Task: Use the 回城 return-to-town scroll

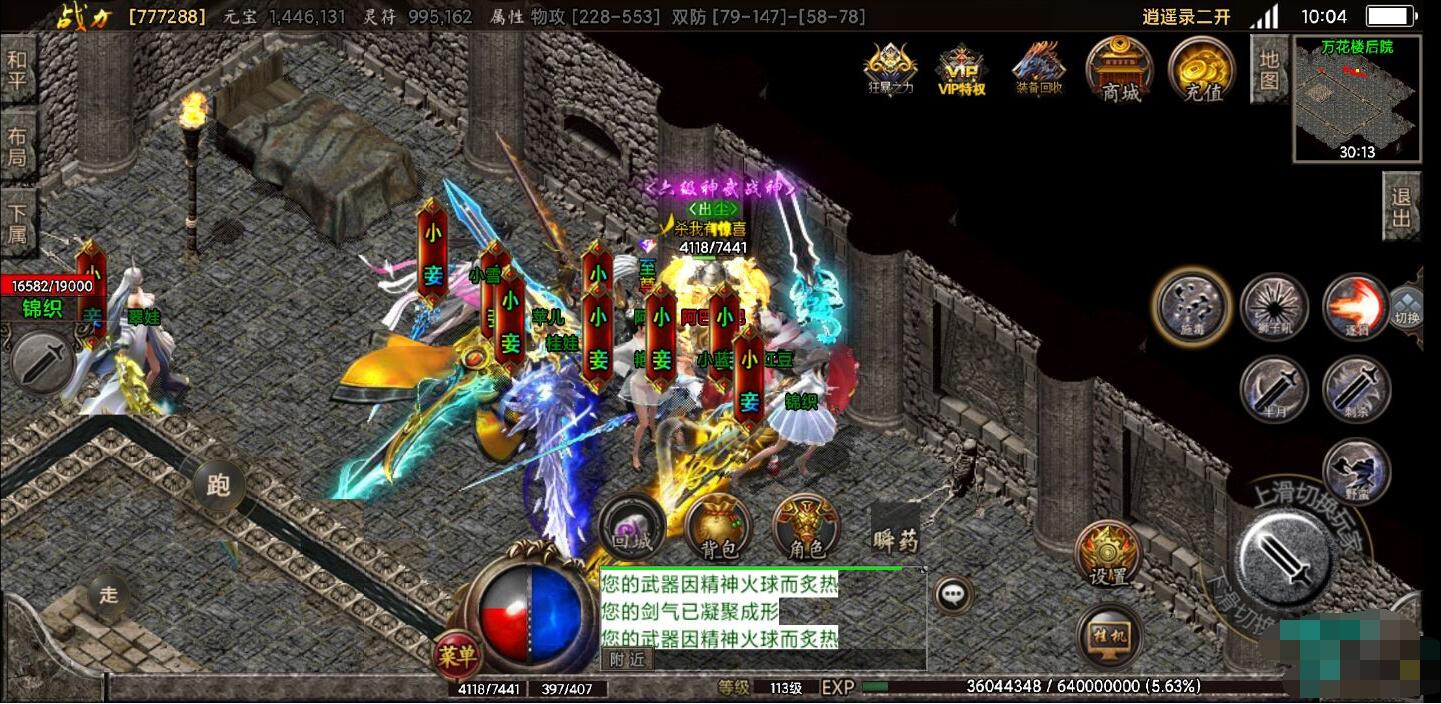Action: (632, 527)
